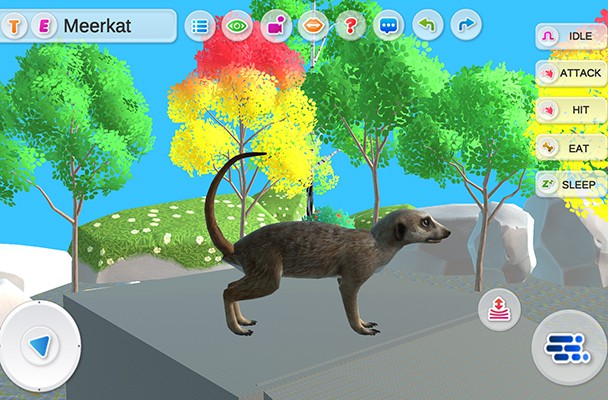Play the IDLE animation

pos(571,36)
